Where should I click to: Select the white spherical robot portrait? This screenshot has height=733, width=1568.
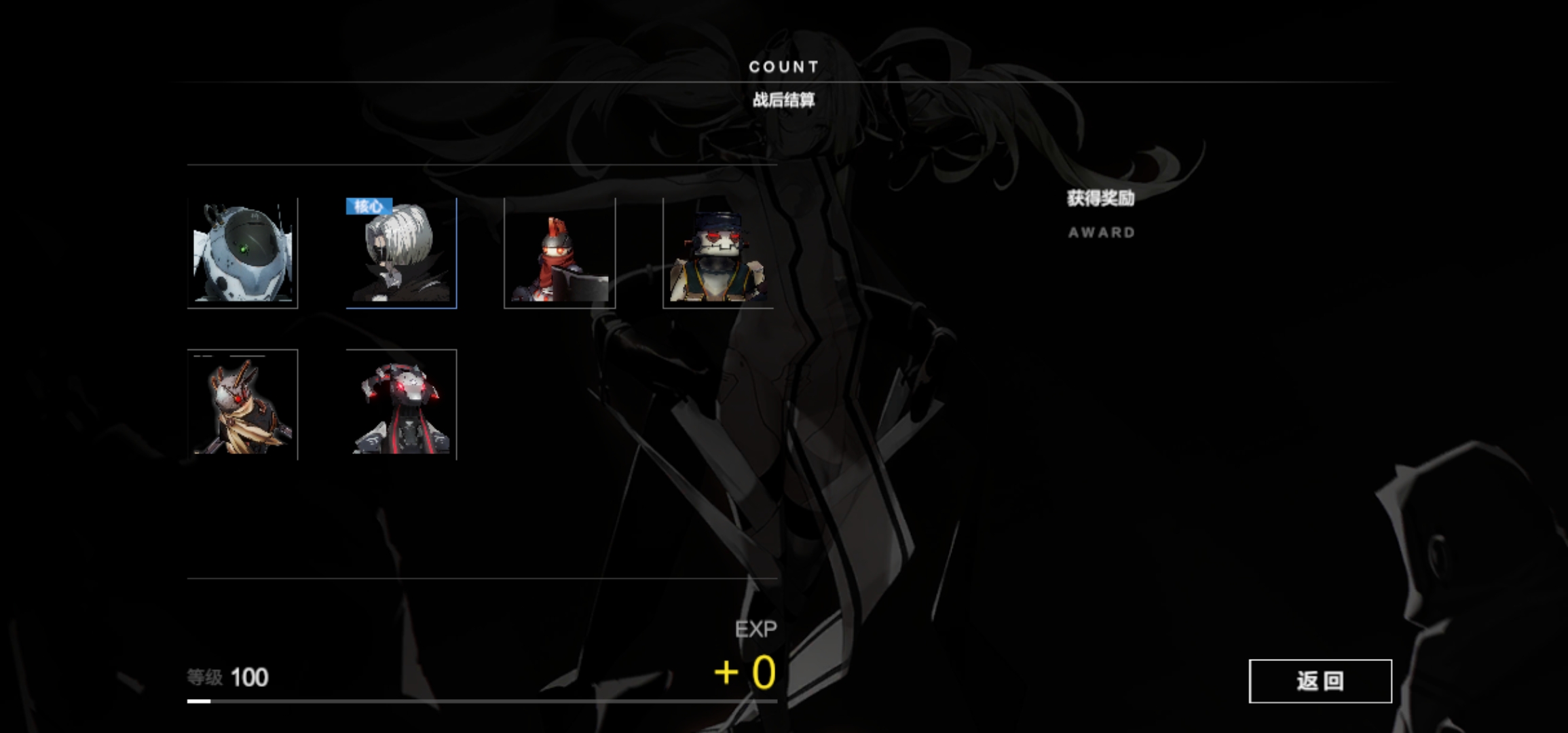pos(244,251)
